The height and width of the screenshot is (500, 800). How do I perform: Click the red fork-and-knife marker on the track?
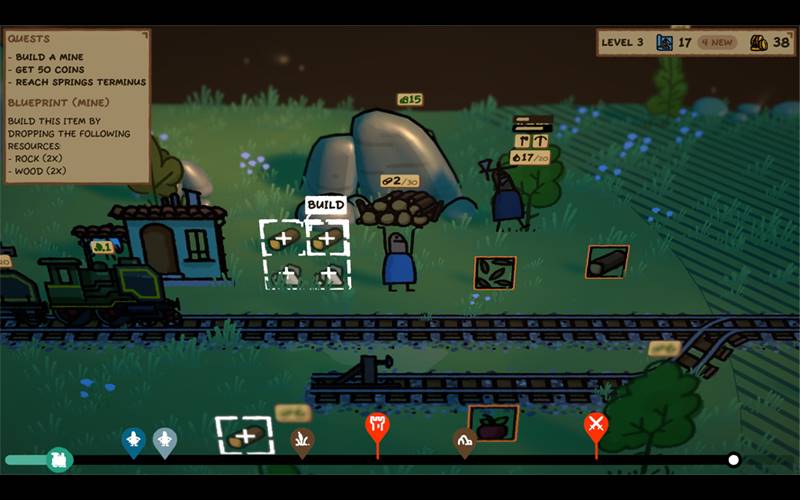377,426
